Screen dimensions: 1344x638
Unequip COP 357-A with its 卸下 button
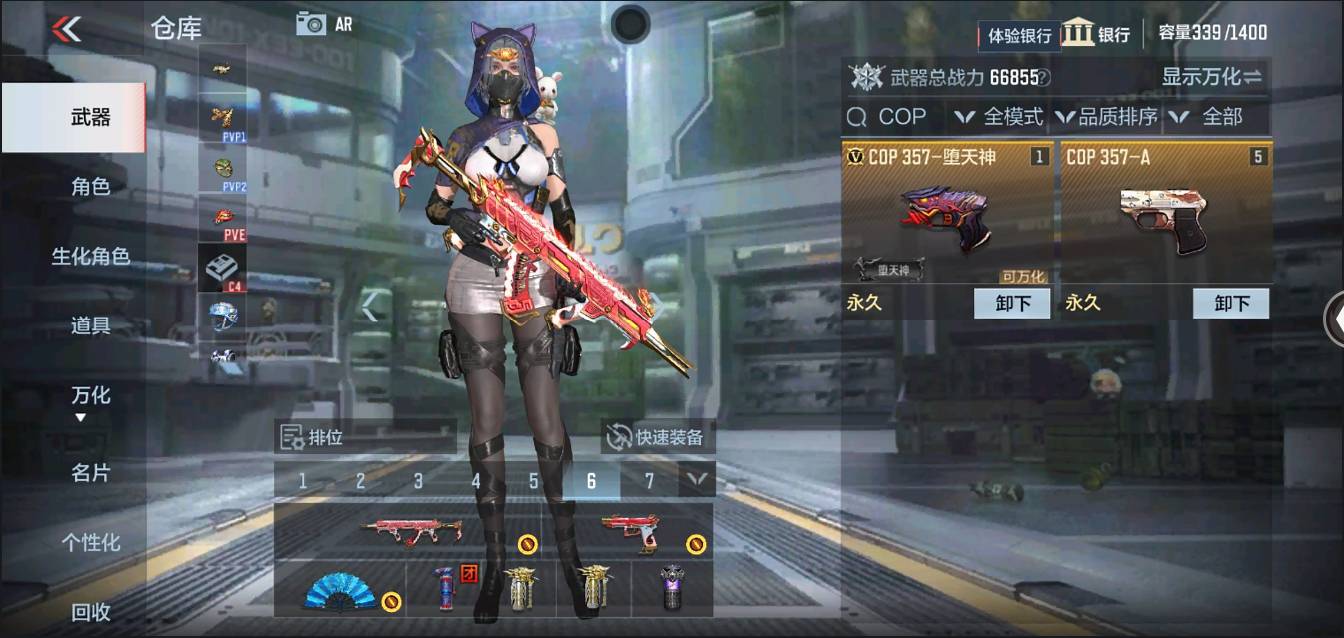[1231, 303]
